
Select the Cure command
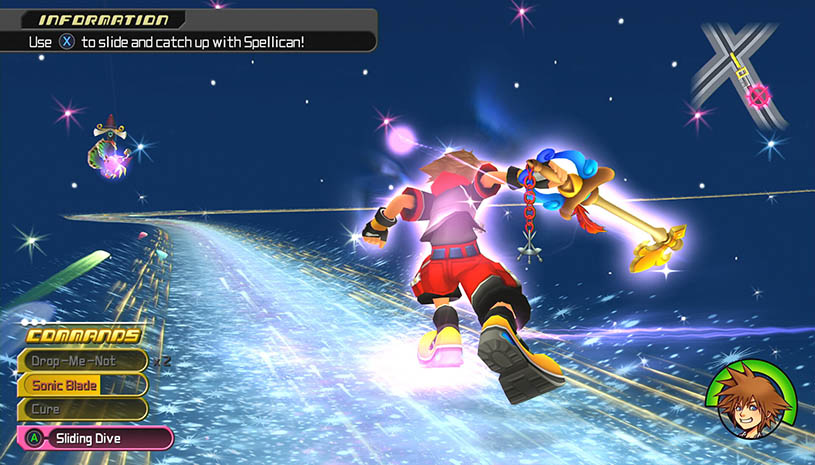(82, 409)
